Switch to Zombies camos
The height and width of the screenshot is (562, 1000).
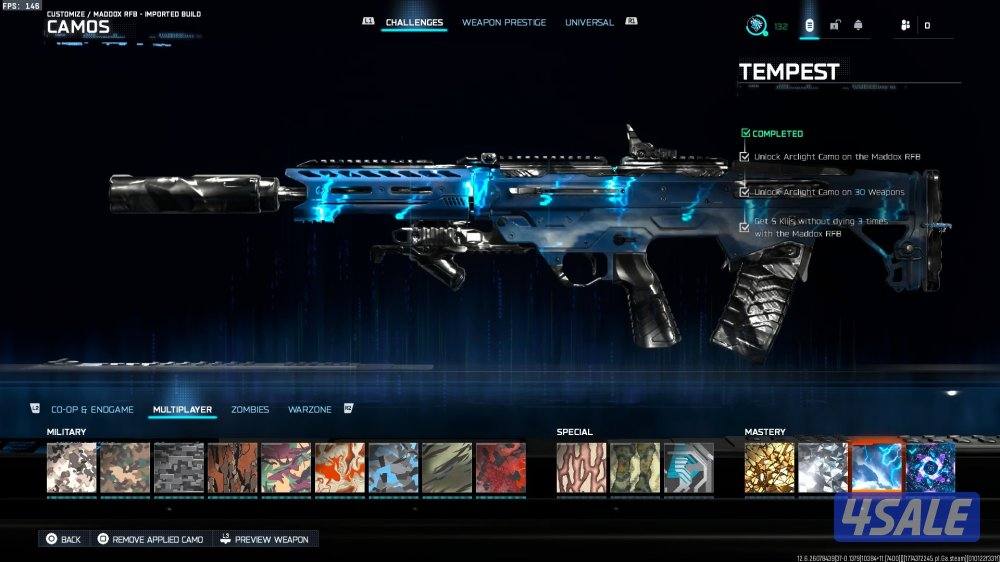coord(249,409)
